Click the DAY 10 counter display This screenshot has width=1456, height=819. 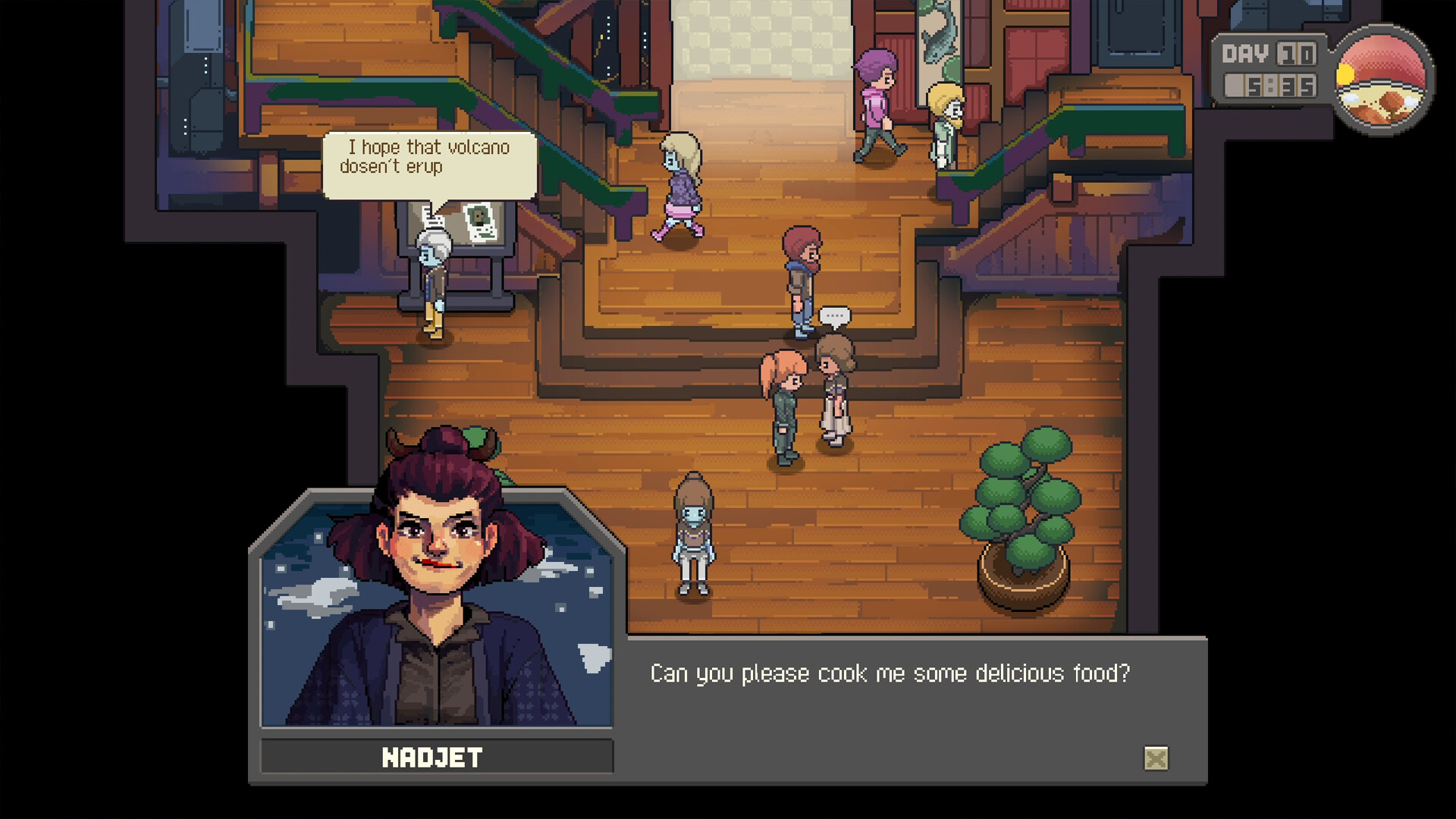pyautogui.click(x=1267, y=53)
